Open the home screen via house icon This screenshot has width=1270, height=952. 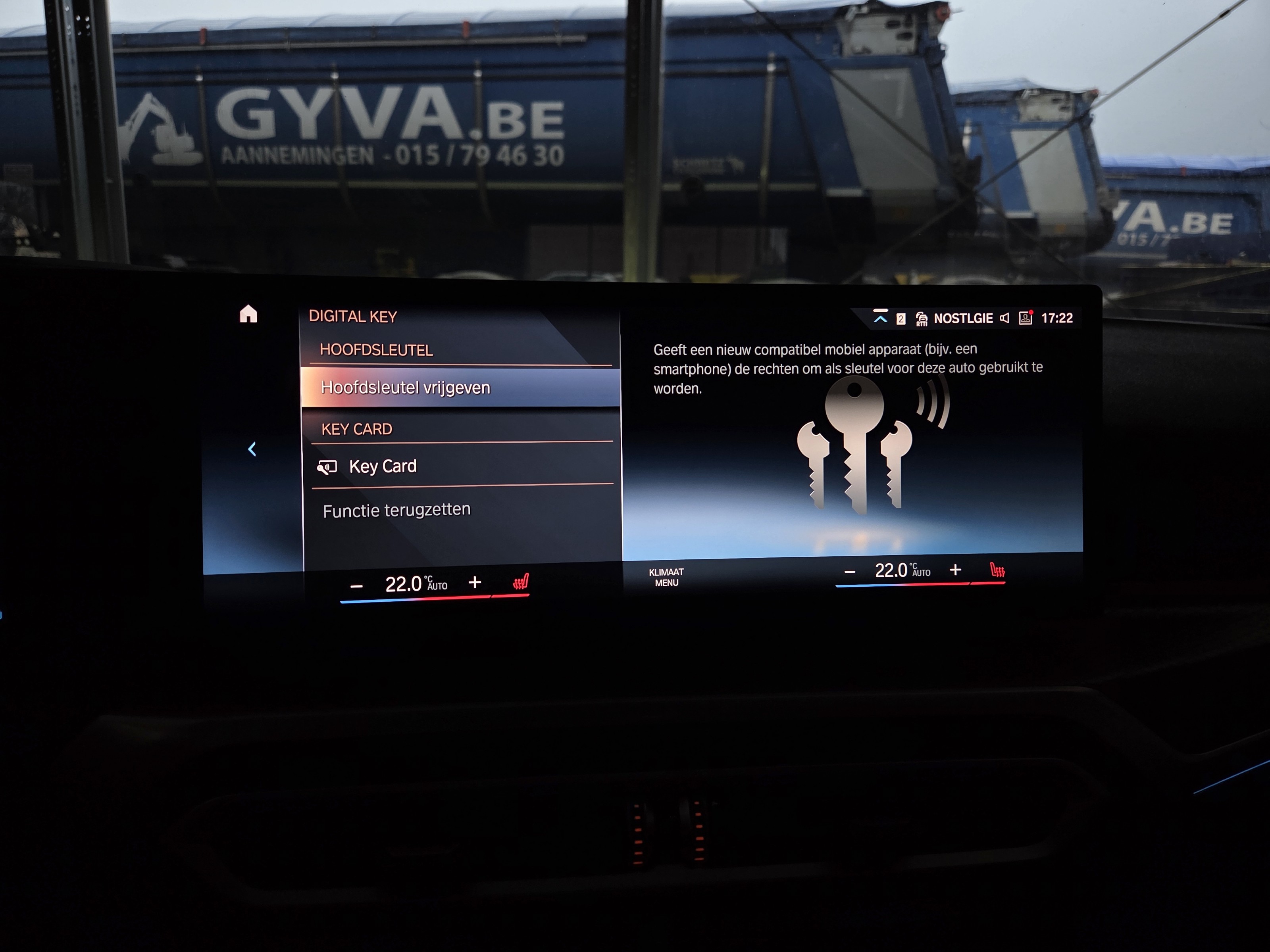click(x=248, y=314)
